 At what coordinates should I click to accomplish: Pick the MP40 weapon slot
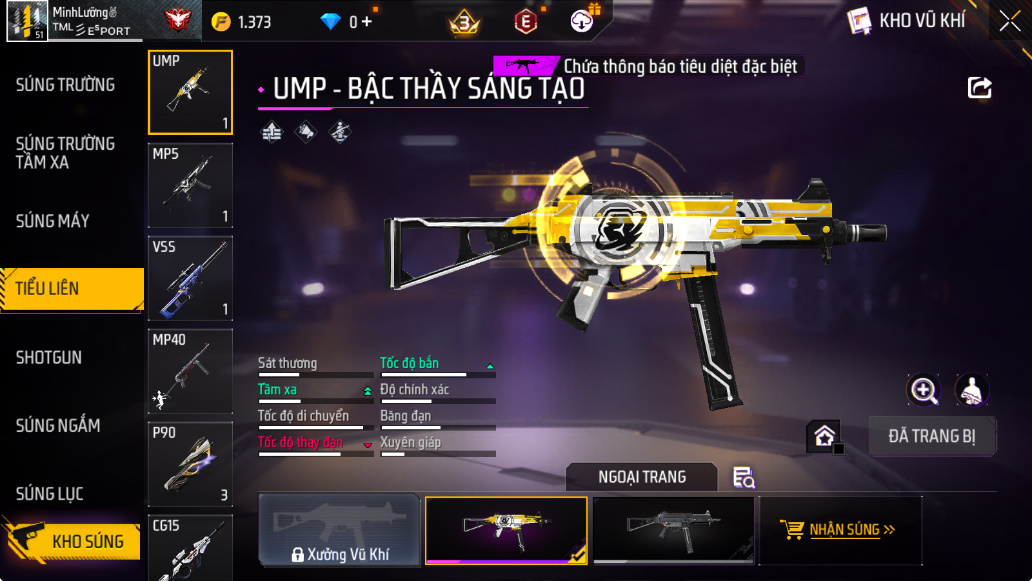click(190, 372)
